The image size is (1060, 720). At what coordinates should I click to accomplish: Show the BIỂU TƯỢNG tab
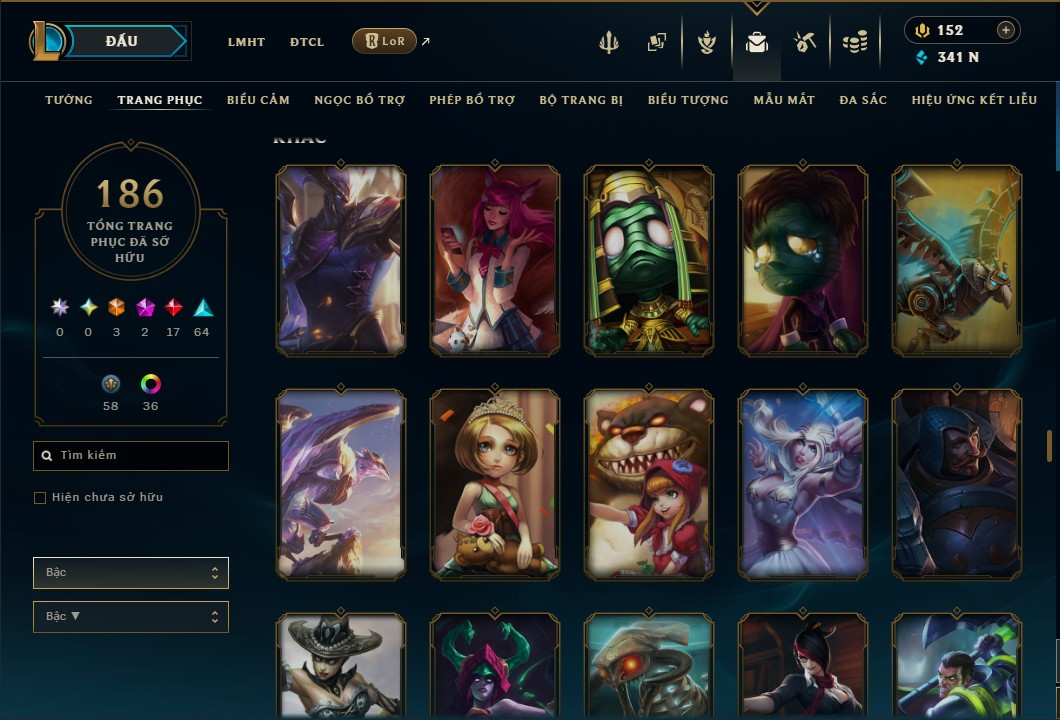(x=688, y=100)
